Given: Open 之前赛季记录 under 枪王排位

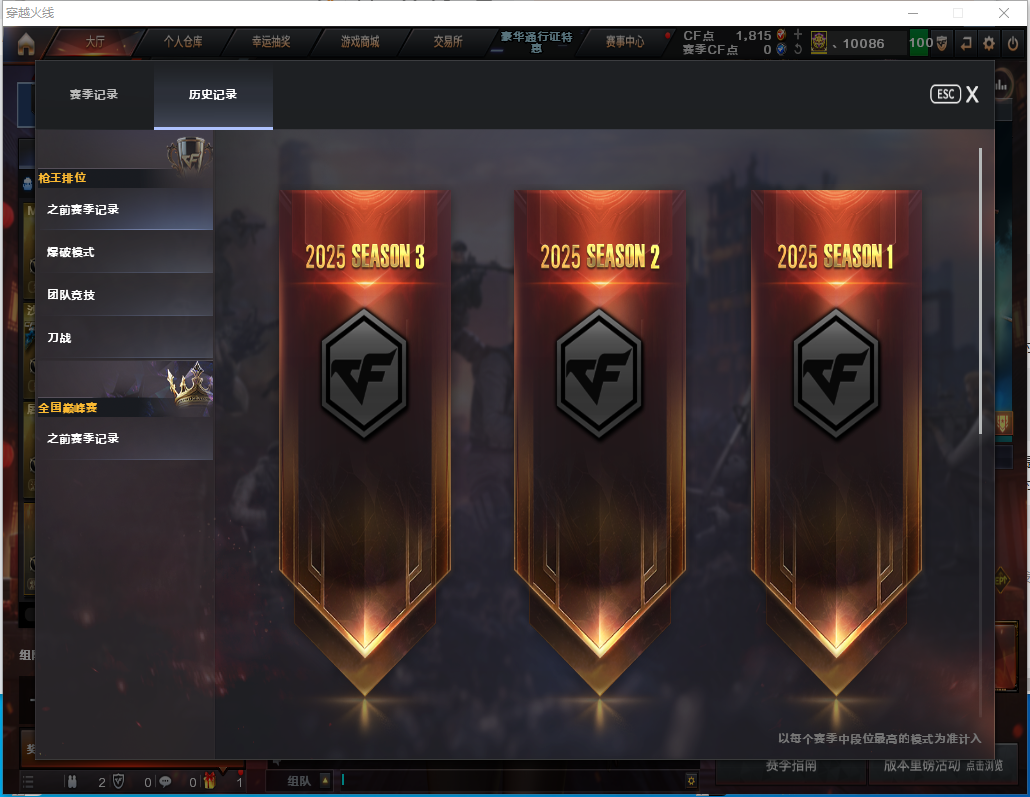Looking at the screenshot, I should pyautogui.click(x=125, y=210).
